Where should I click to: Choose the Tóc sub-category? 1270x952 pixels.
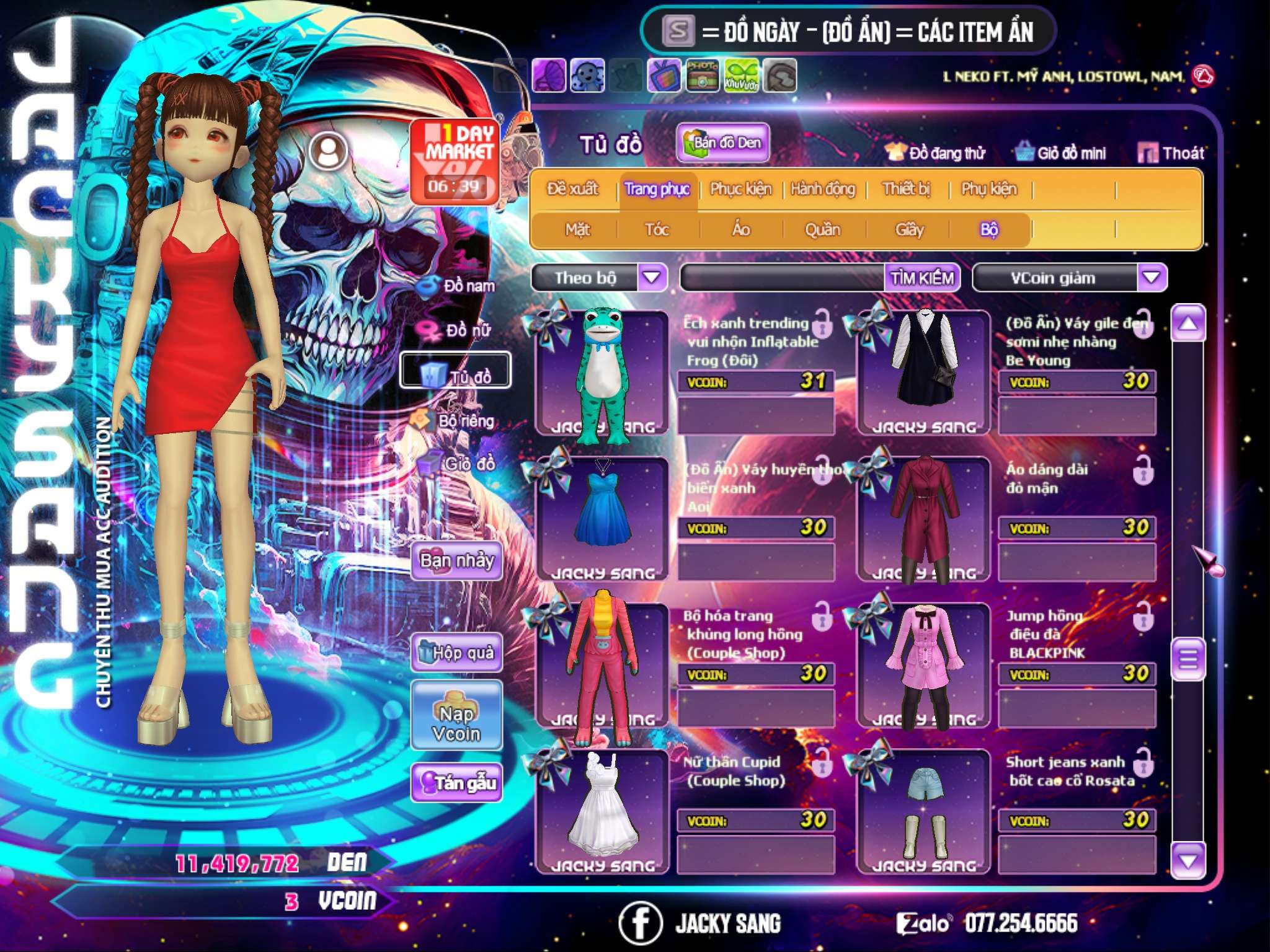[x=657, y=230]
